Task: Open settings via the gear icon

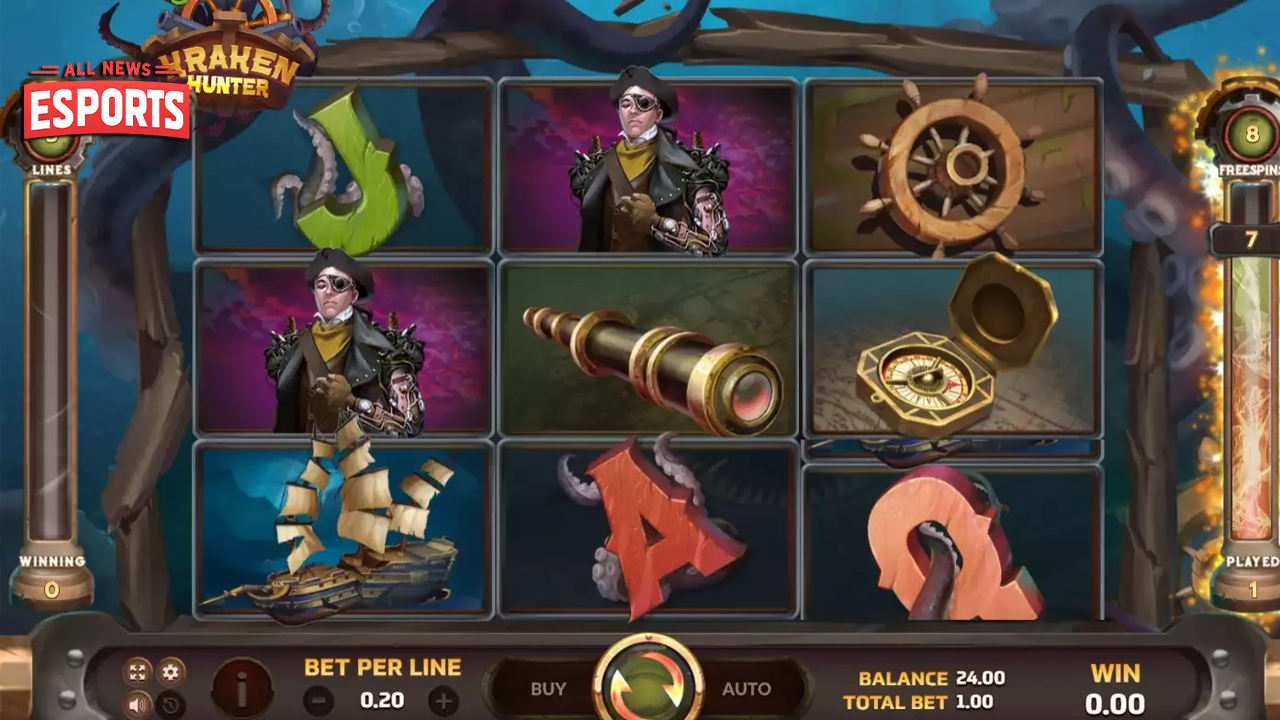Action: click(172, 672)
